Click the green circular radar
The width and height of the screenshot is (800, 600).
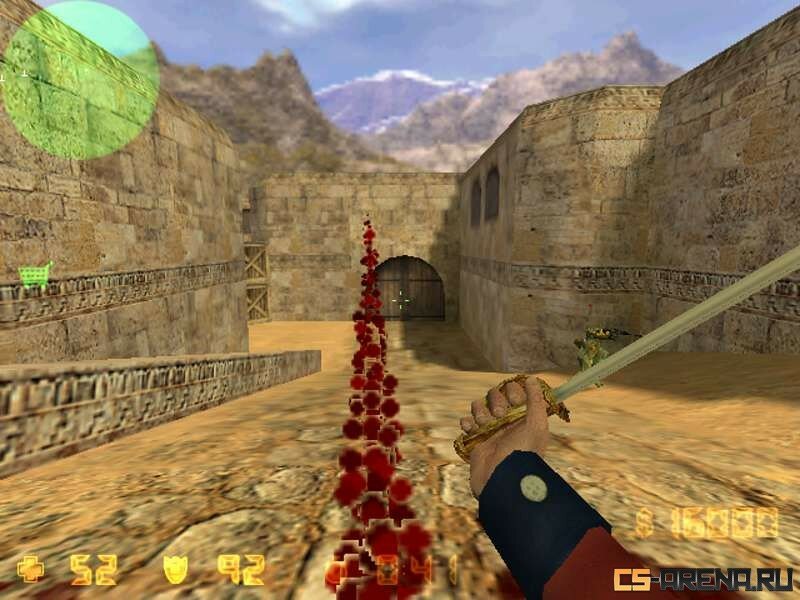80,78
